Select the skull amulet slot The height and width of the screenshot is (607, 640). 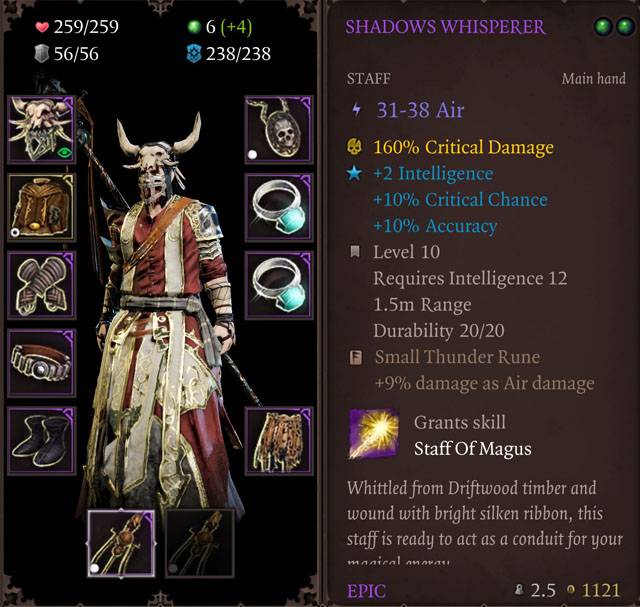pyautogui.click(x=278, y=129)
